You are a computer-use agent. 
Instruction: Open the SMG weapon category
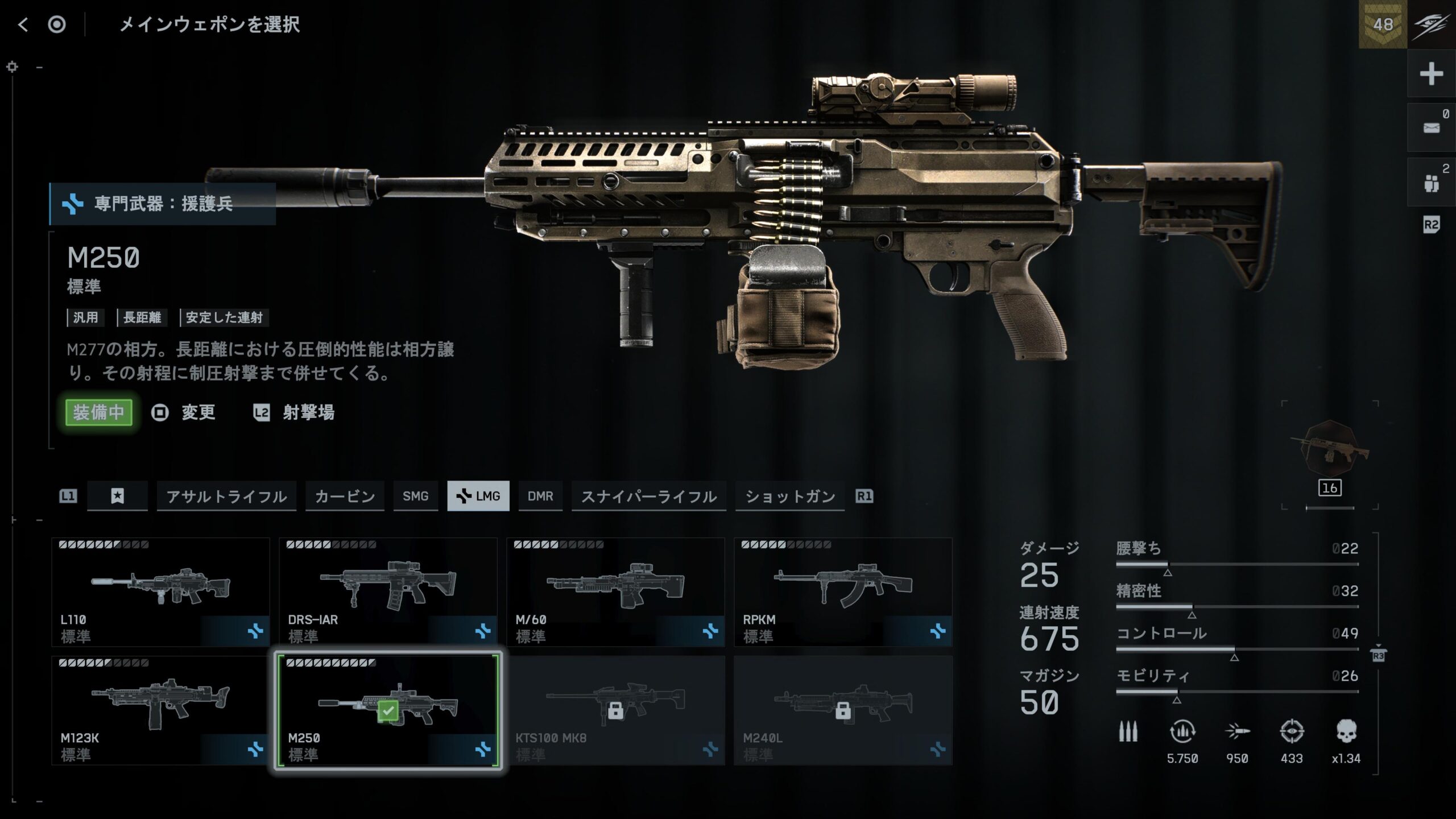(x=415, y=496)
